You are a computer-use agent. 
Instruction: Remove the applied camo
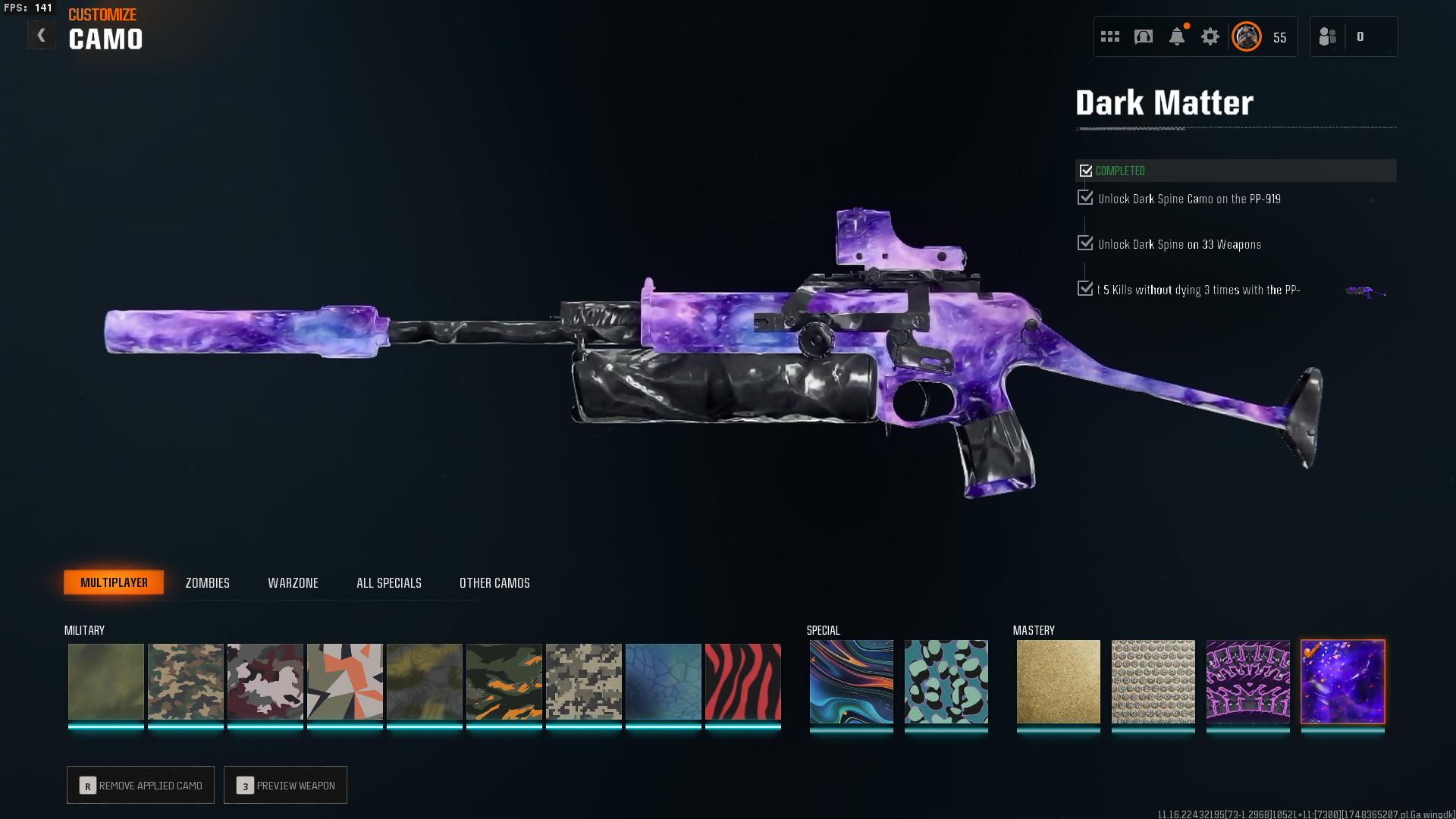pos(140,785)
